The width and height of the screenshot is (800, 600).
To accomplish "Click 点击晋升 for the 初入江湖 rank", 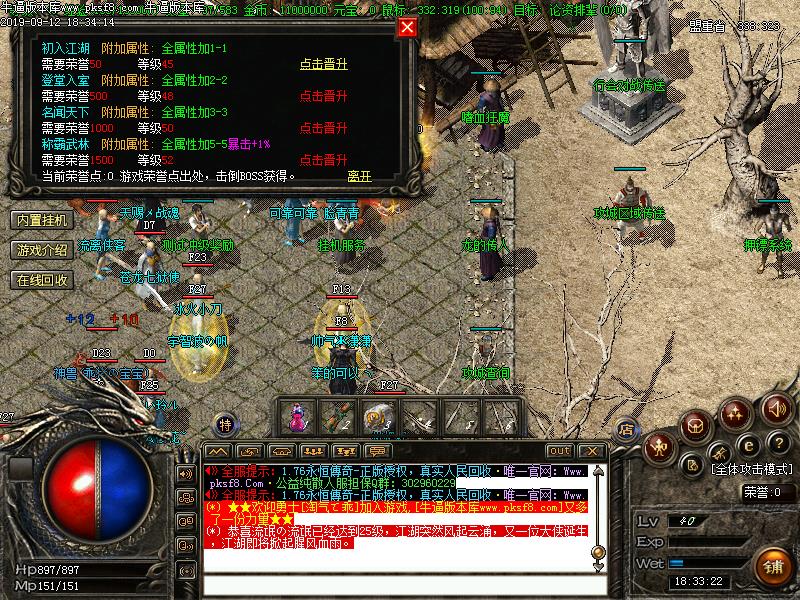I will [324, 64].
